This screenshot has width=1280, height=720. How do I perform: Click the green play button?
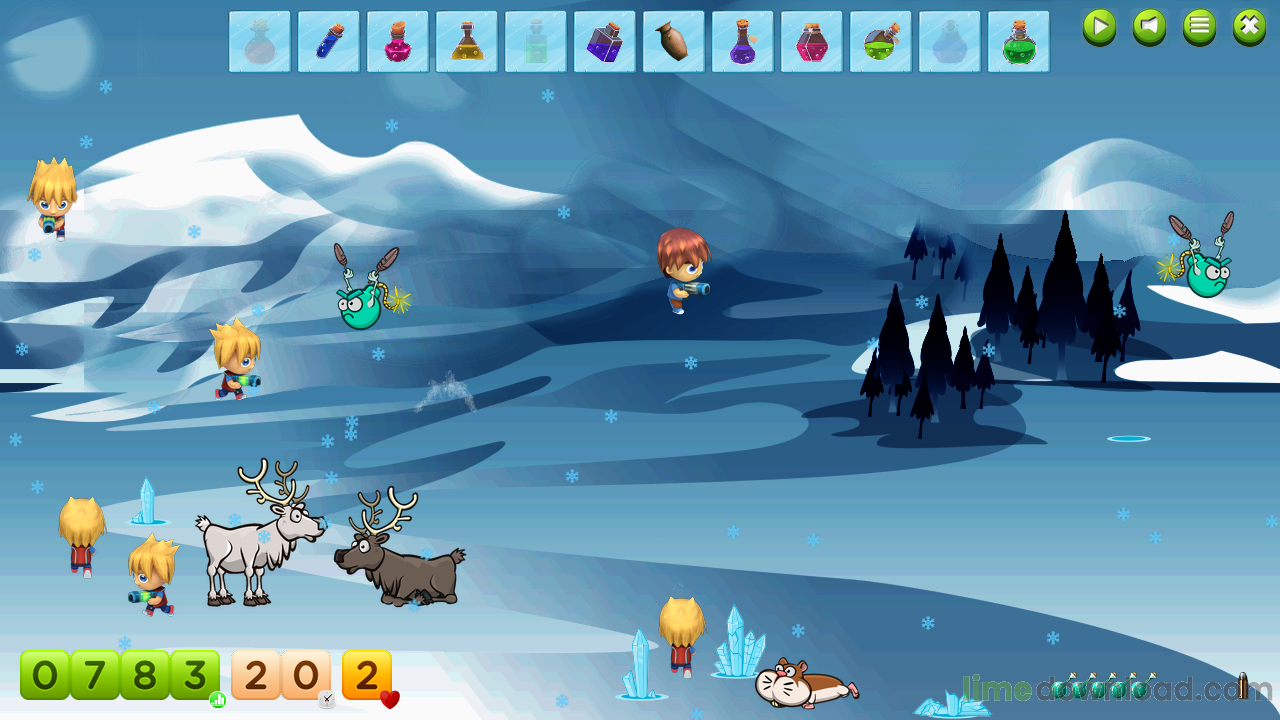click(x=1099, y=27)
